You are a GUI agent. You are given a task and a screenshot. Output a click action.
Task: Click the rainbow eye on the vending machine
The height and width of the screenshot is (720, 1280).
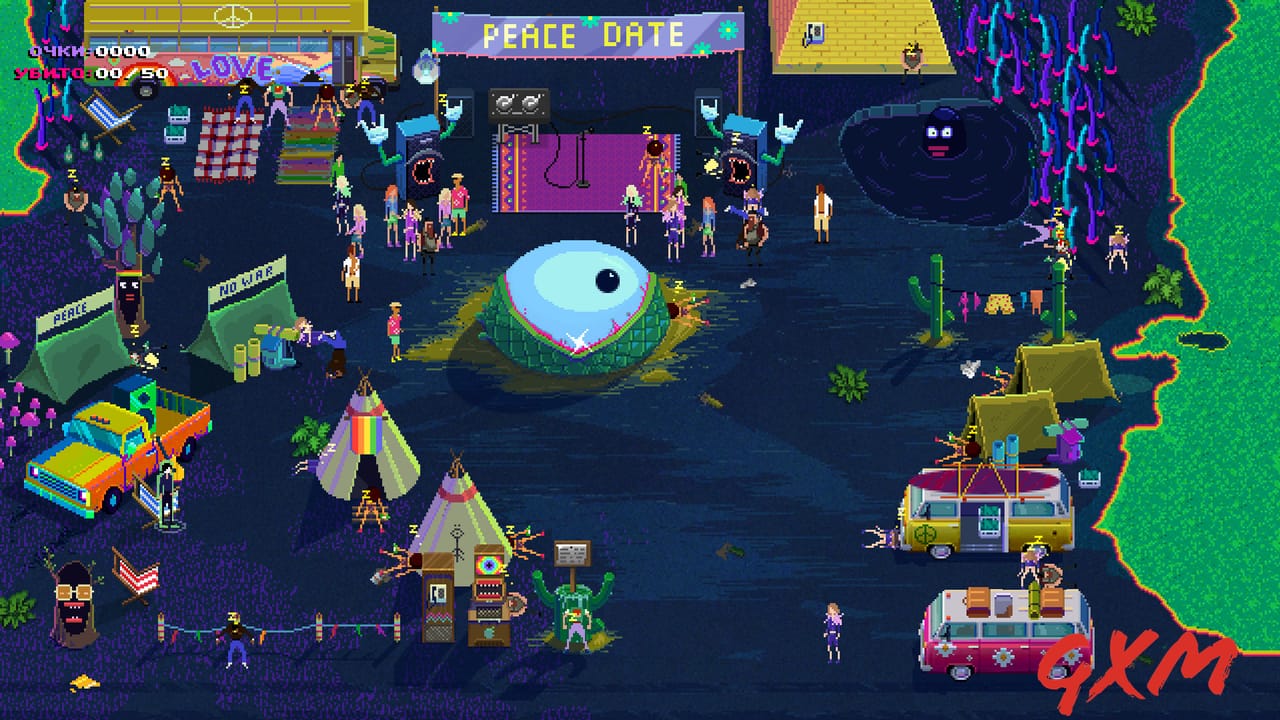click(x=489, y=565)
